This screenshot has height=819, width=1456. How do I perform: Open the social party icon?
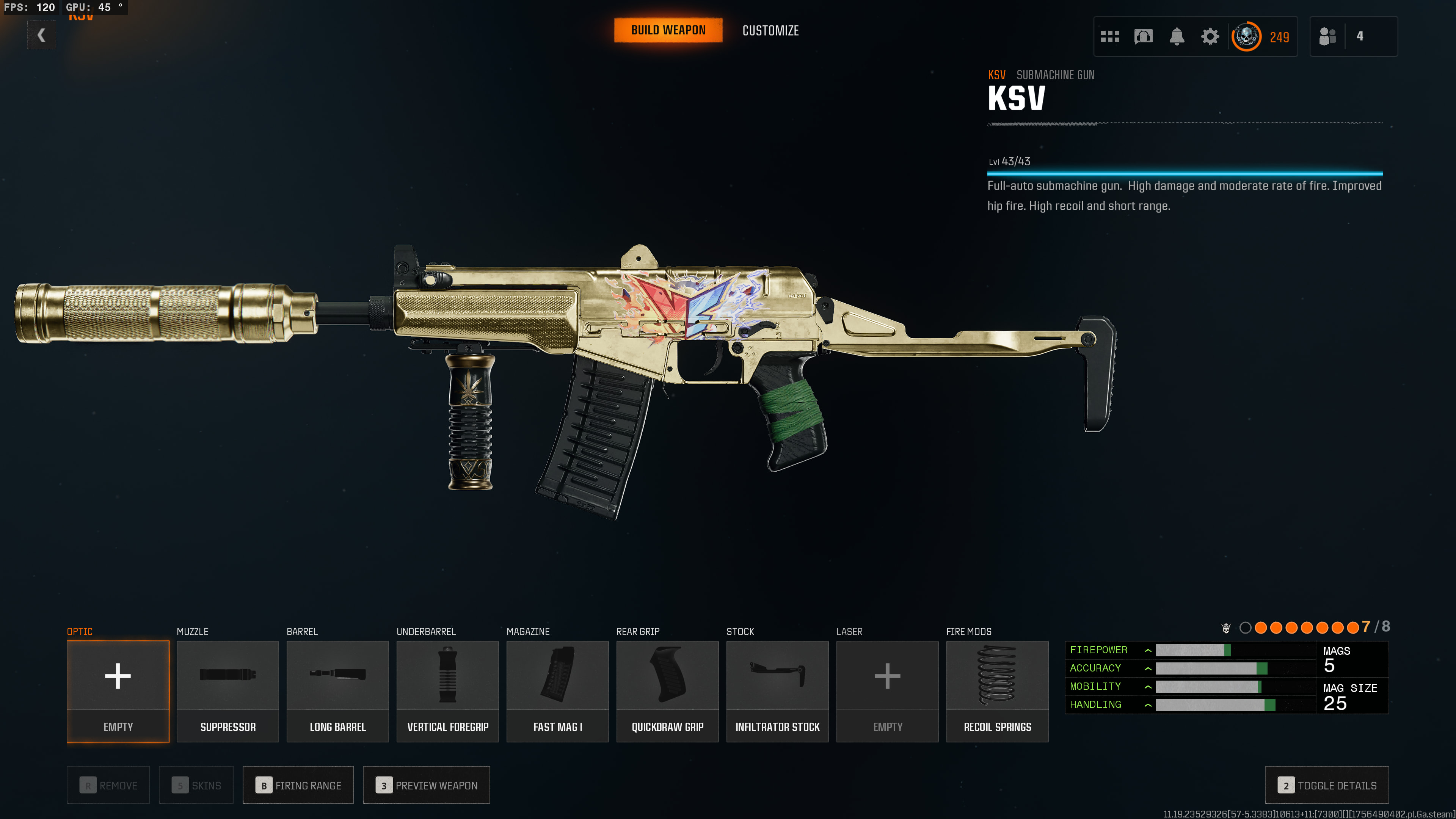1328,37
